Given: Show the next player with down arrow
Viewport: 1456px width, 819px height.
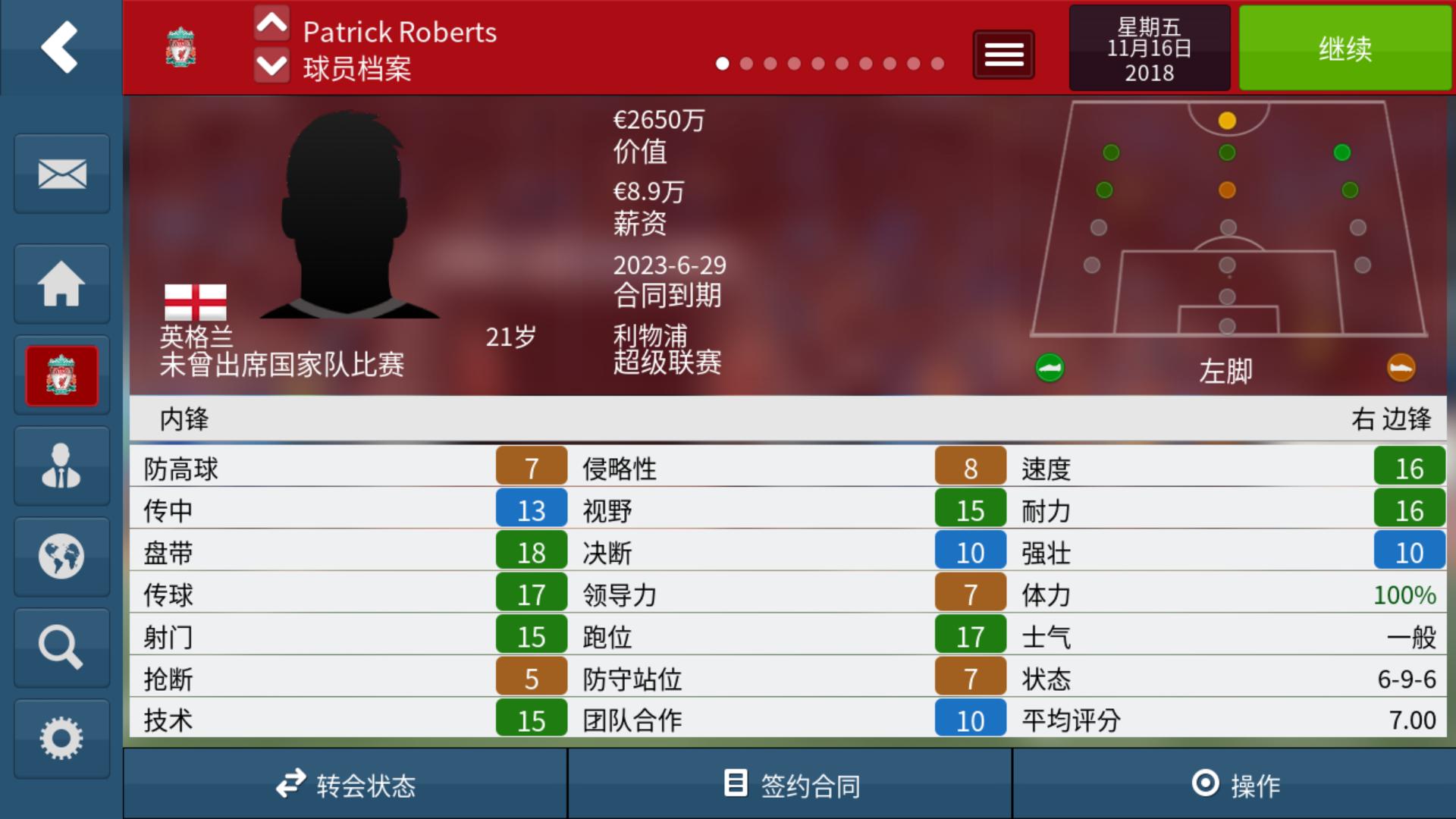Looking at the screenshot, I should pyautogui.click(x=271, y=66).
